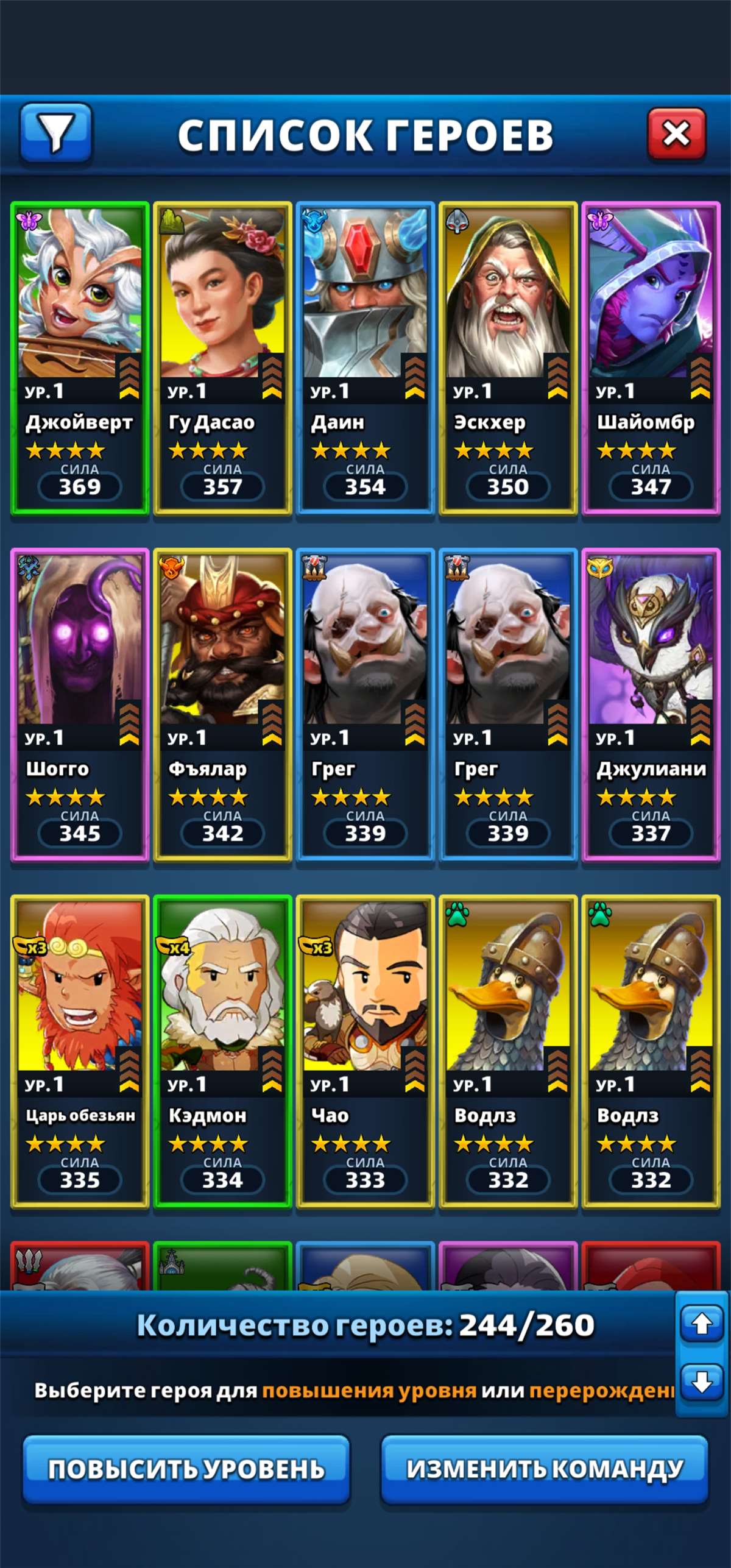The image size is (731, 1568).
Task: Open Изменить команду team editor
Action: [545, 1469]
